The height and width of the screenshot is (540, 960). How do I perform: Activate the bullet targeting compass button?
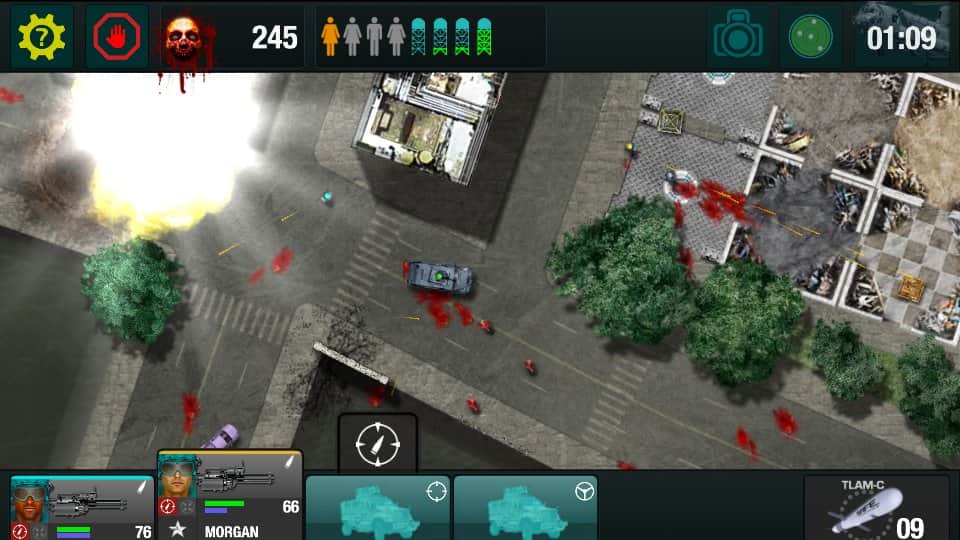(377, 443)
